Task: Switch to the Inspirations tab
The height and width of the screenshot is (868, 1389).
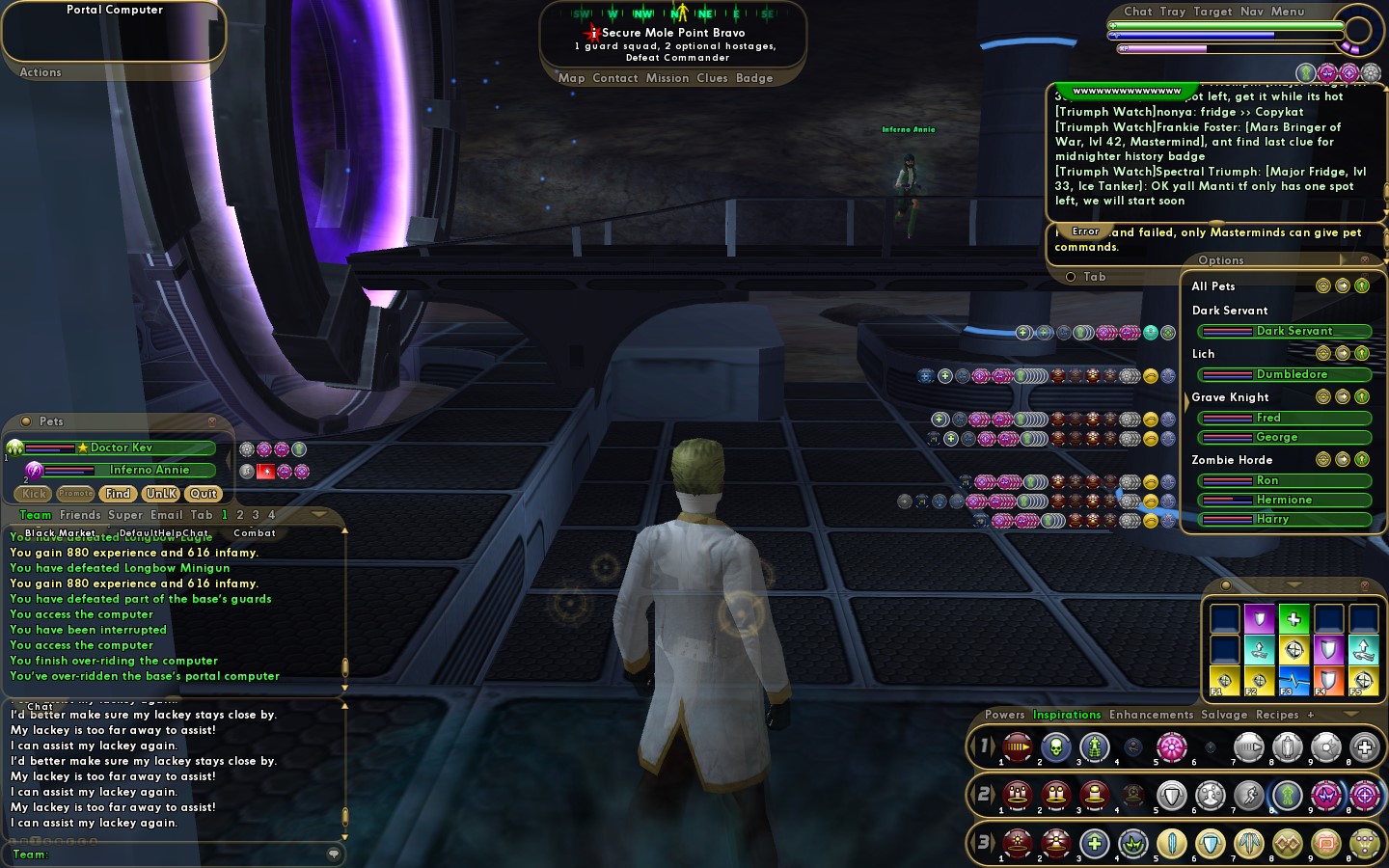Action: click(x=1067, y=715)
